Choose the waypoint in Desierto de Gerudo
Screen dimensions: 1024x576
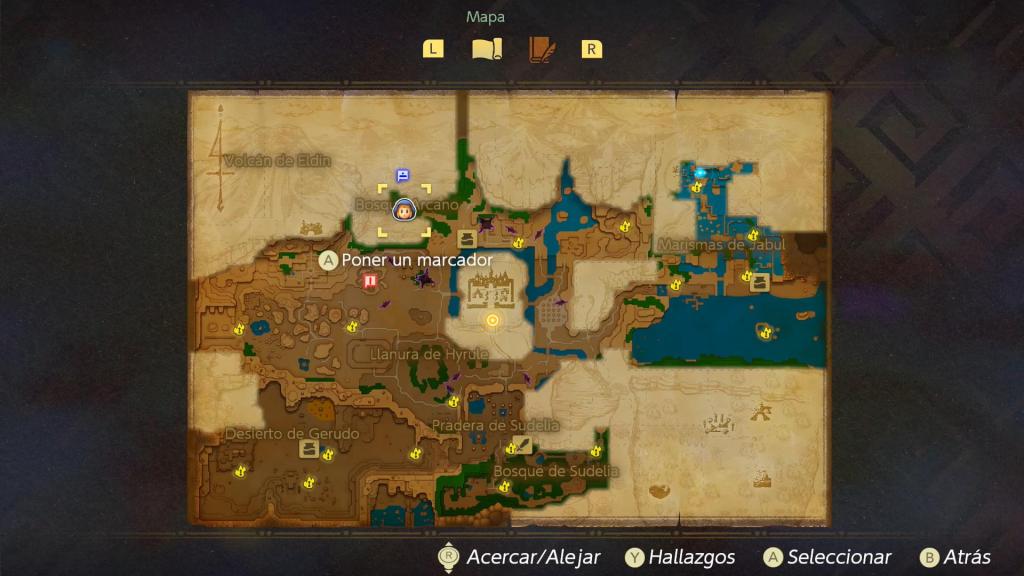point(308,449)
